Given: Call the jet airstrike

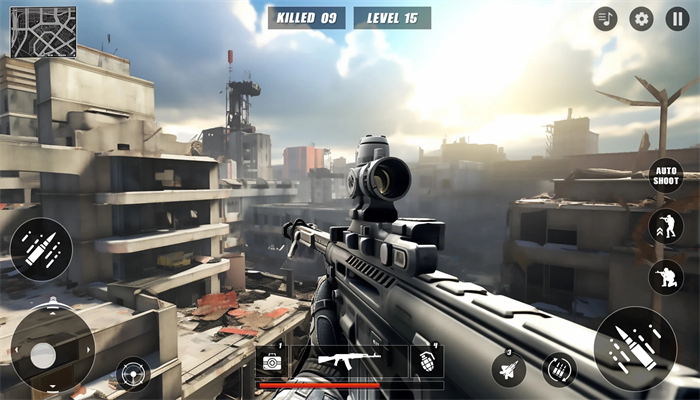Looking at the screenshot, I should pyautogui.click(x=508, y=370).
